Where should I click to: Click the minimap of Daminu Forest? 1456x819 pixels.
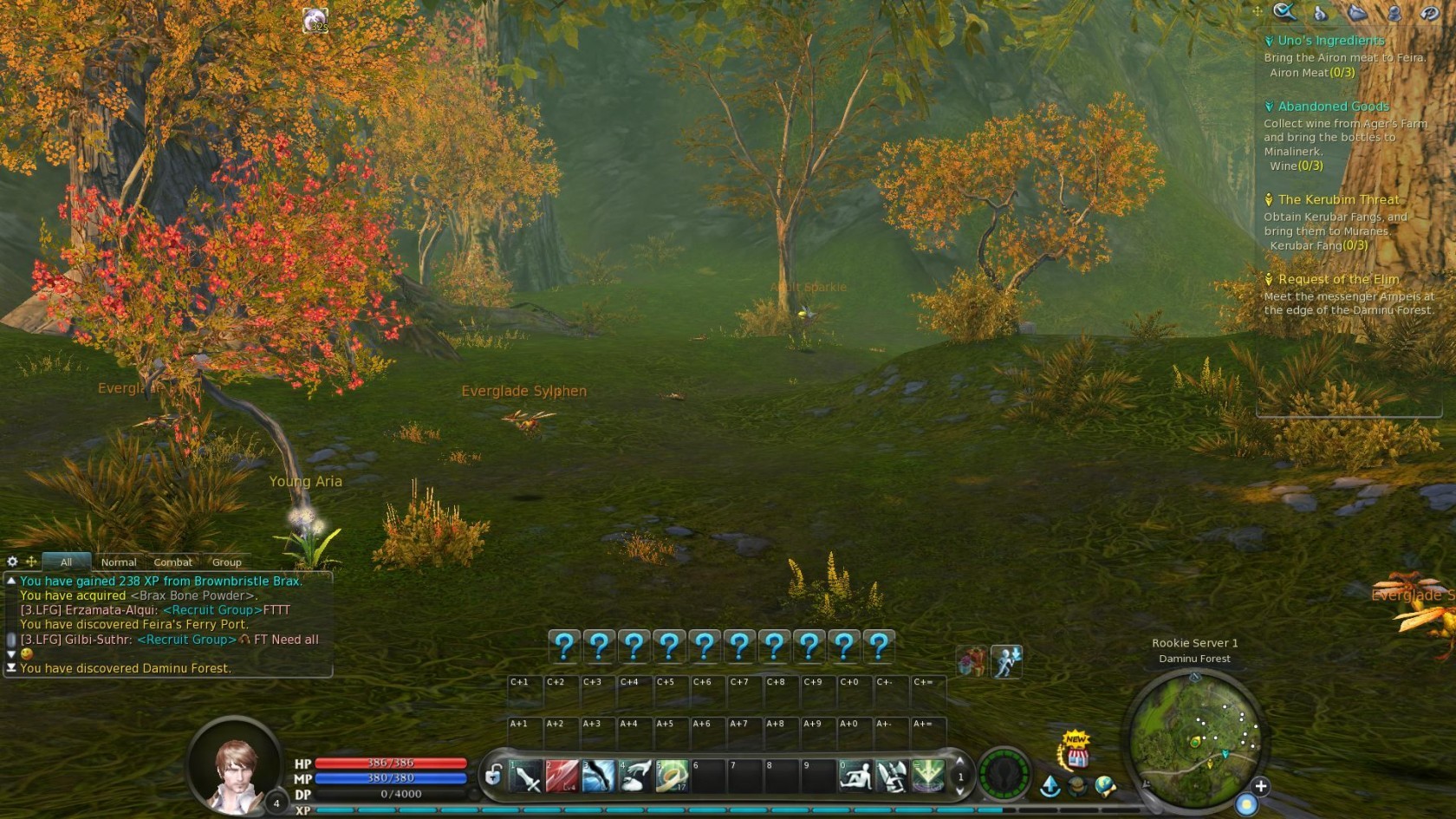click(1194, 738)
